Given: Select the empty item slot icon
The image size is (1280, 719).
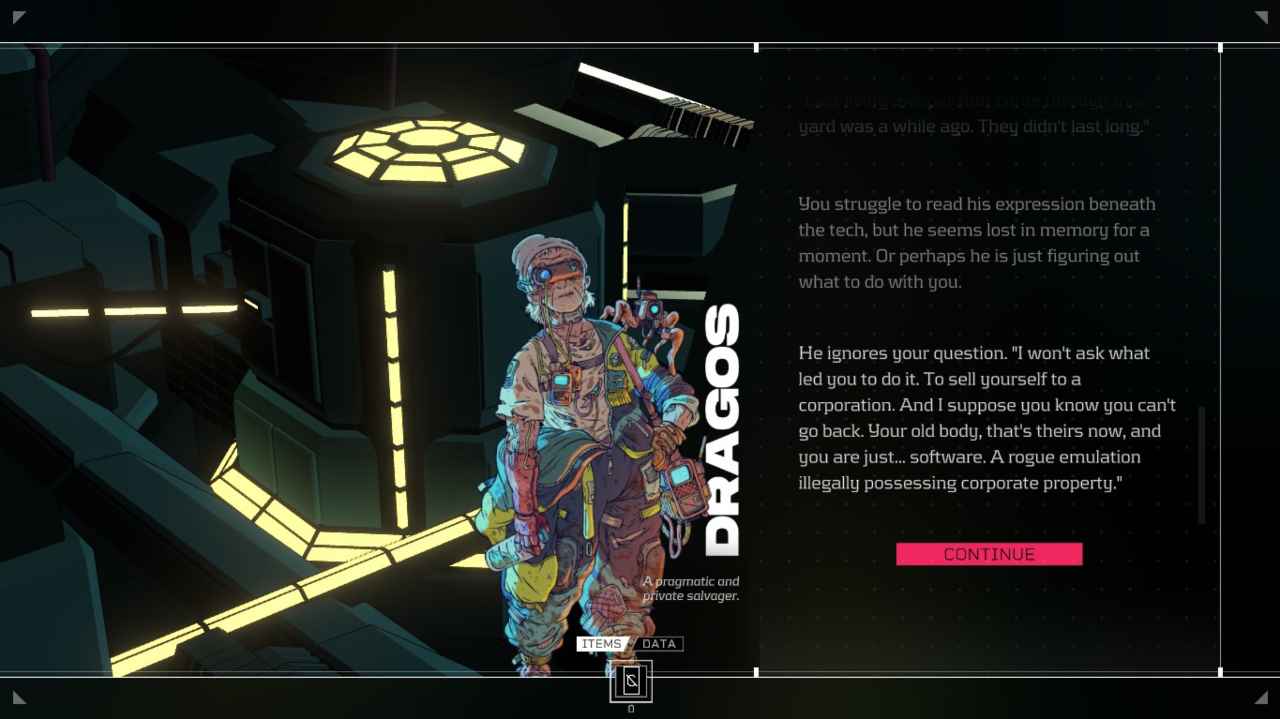Looking at the screenshot, I should point(630,682).
